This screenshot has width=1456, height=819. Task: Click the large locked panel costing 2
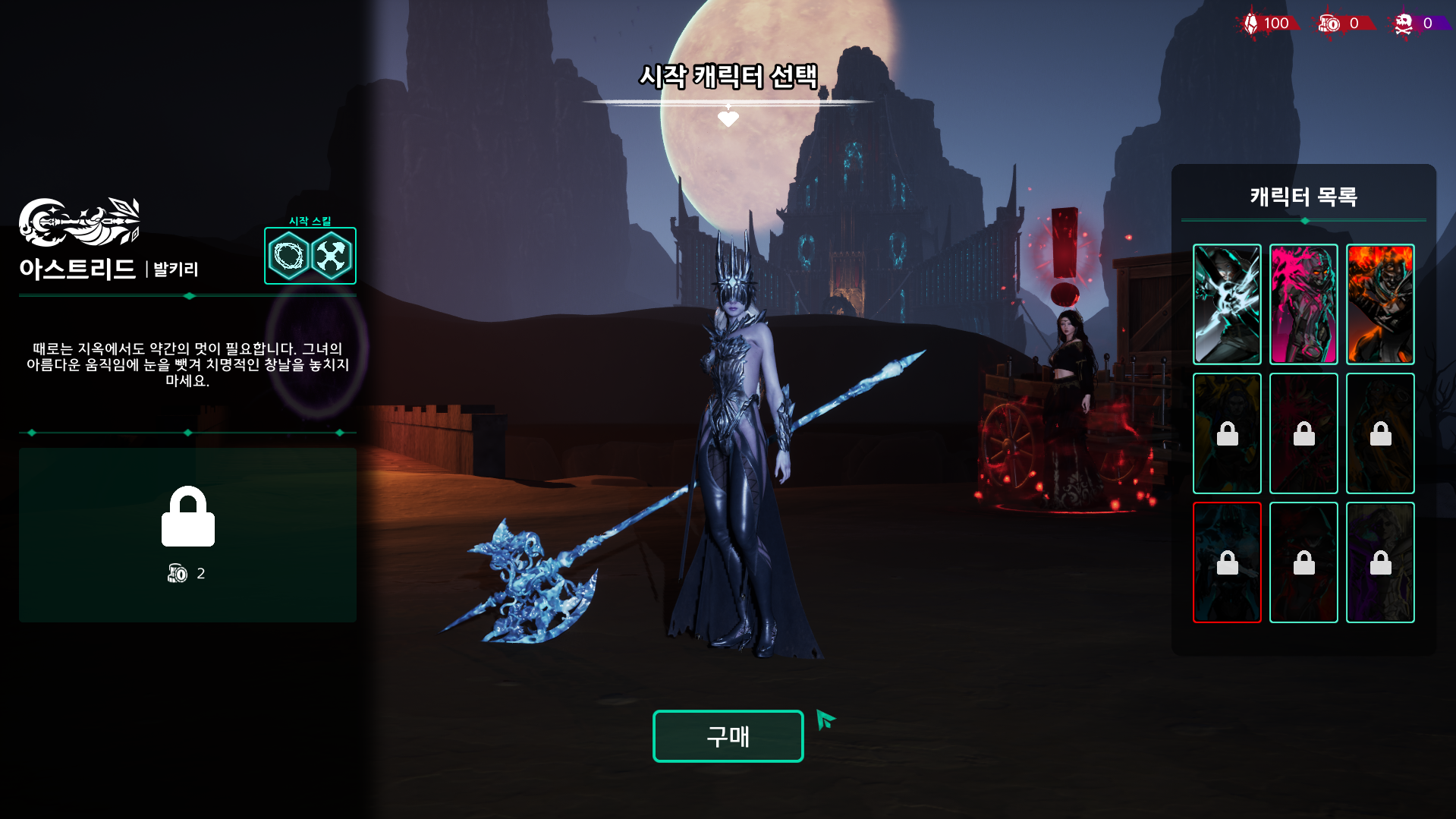[x=187, y=534]
